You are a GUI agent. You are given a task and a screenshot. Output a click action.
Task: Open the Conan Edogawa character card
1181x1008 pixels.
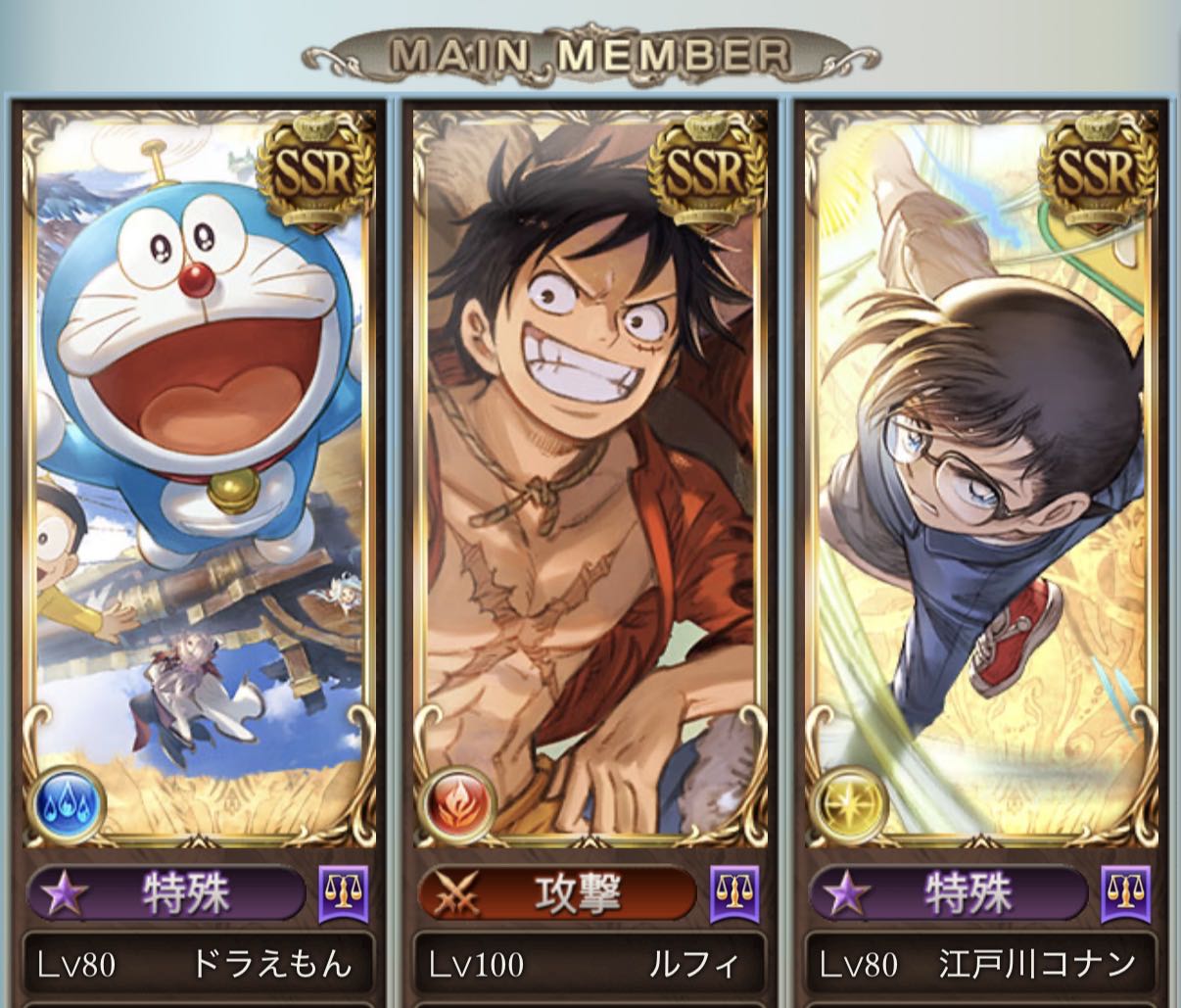981,470
